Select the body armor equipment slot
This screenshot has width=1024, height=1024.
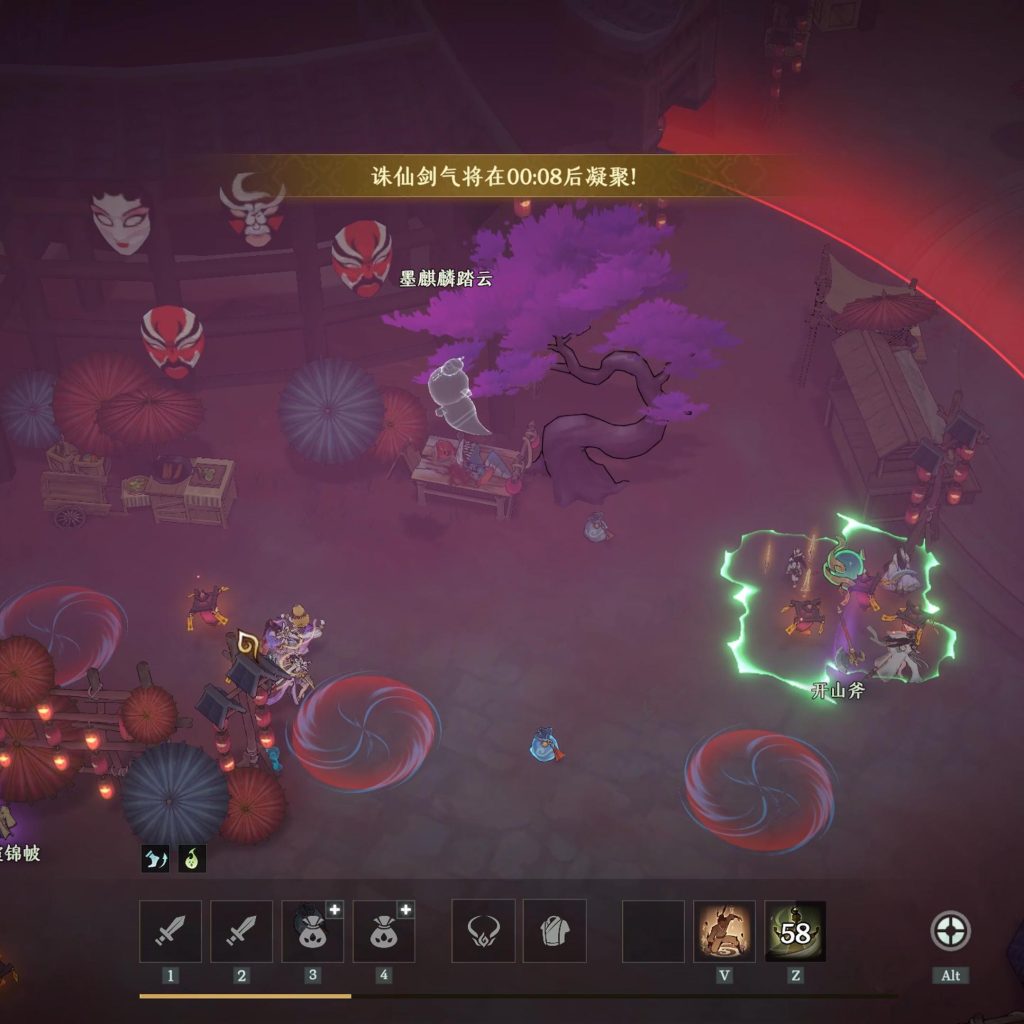554,931
